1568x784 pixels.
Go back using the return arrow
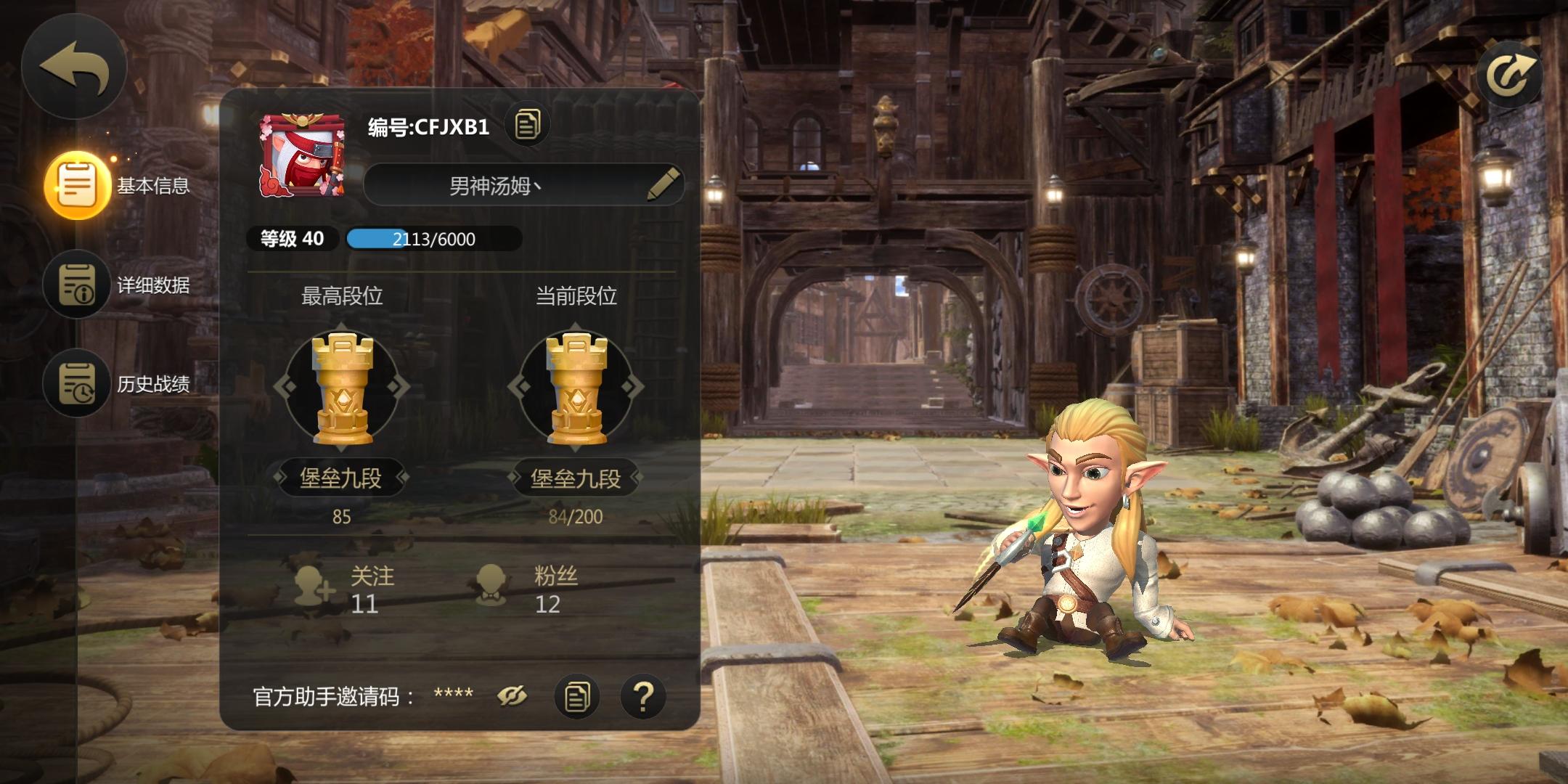coord(74,67)
